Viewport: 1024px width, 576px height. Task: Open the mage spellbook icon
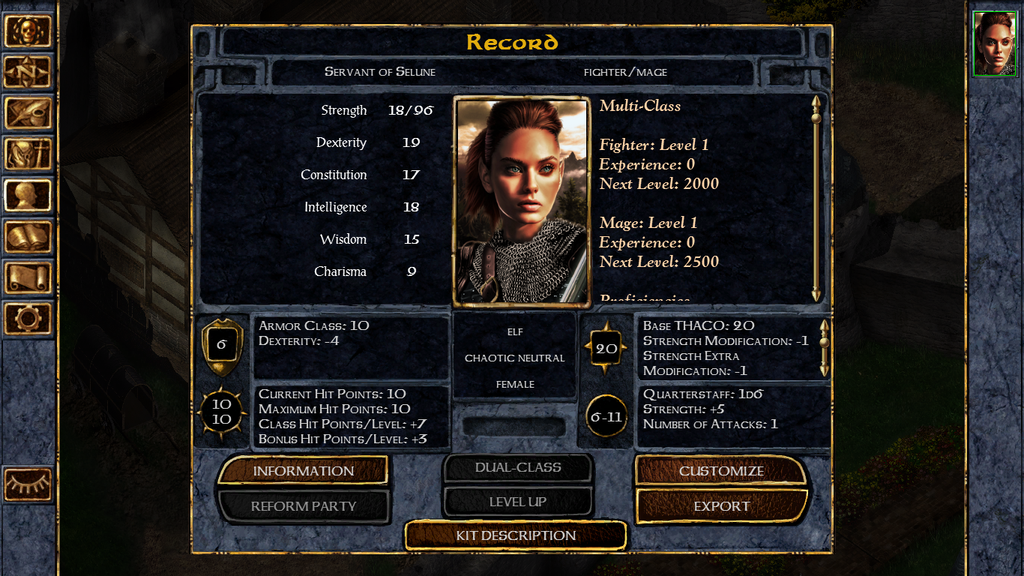click(x=27, y=236)
